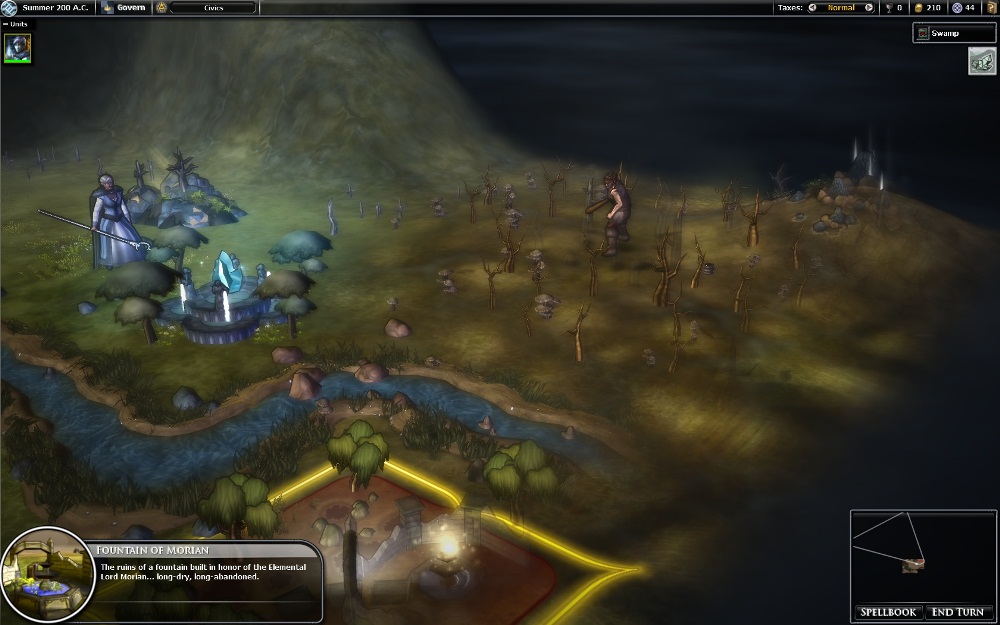Lower taxes with the left arrow
Image resolution: width=1000 pixels, height=625 pixels.
point(812,8)
